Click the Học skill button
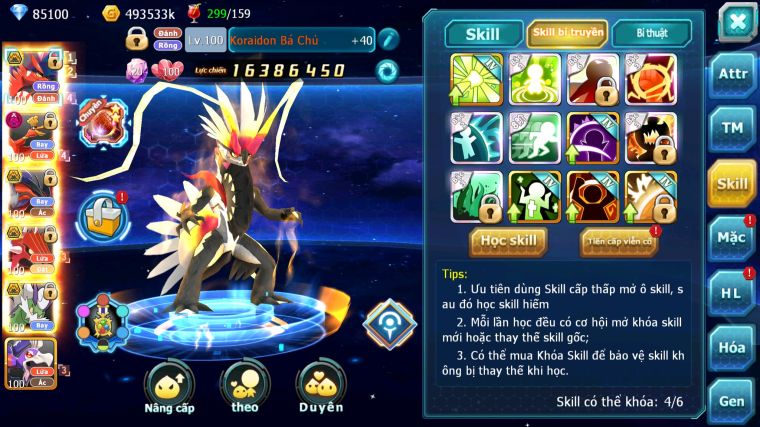Screen dimensions: 760x427 pyautogui.click(x=509, y=241)
